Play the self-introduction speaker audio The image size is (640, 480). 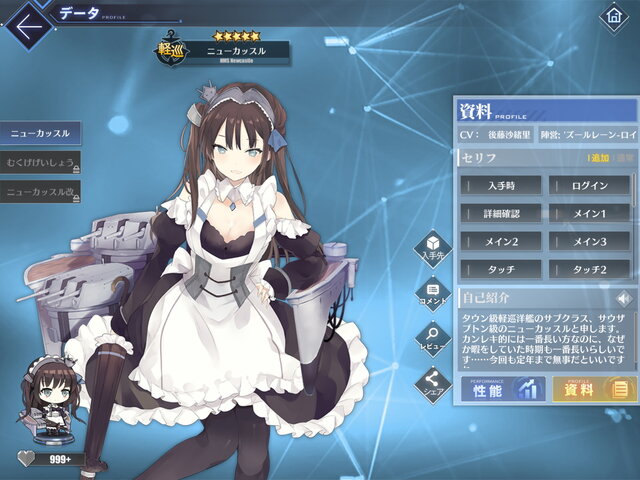tap(624, 298)
